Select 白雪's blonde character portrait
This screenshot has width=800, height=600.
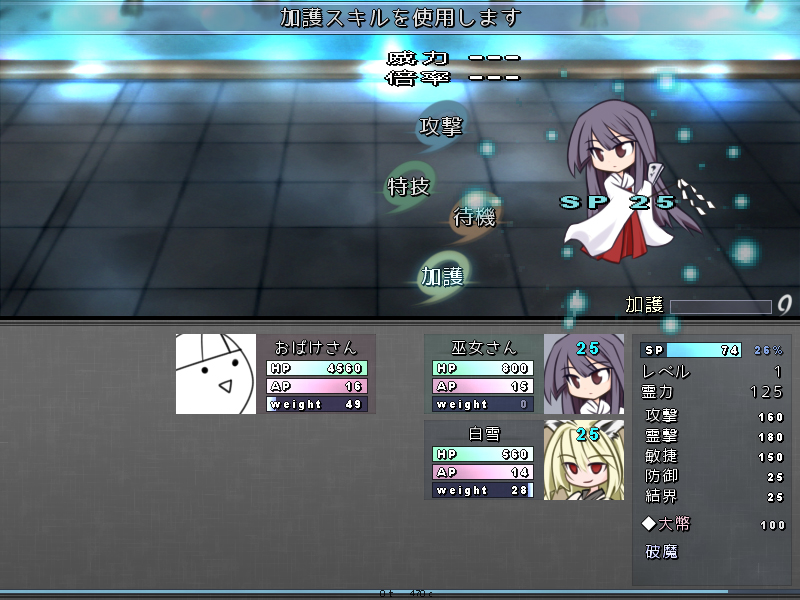coord(583,460)
